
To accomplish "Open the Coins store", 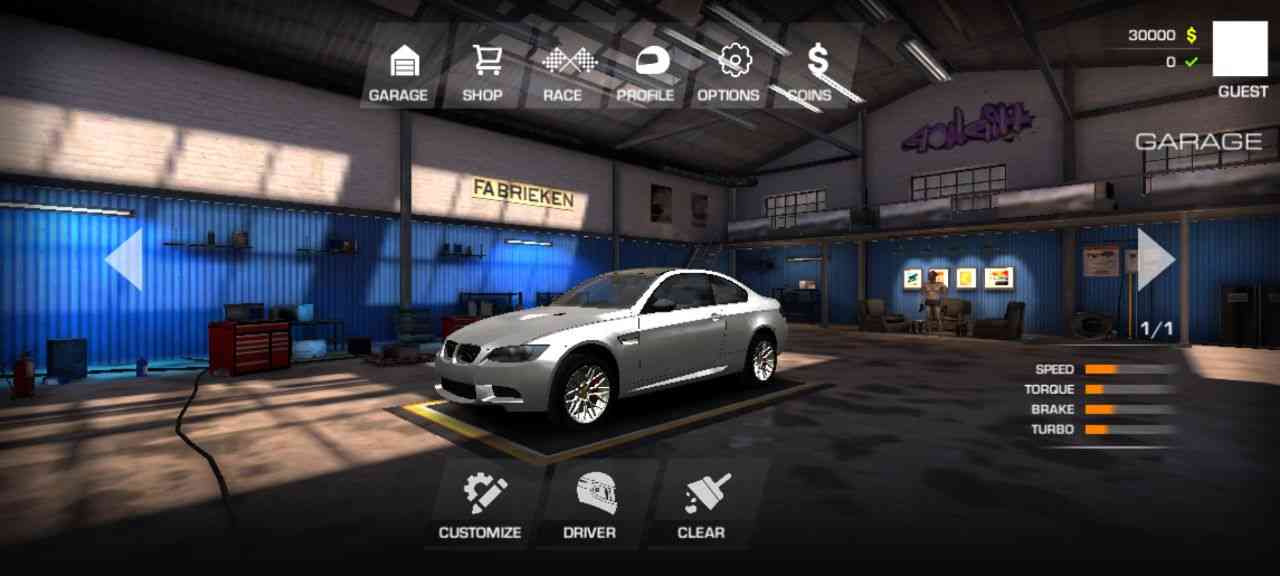I will point(811,72).
